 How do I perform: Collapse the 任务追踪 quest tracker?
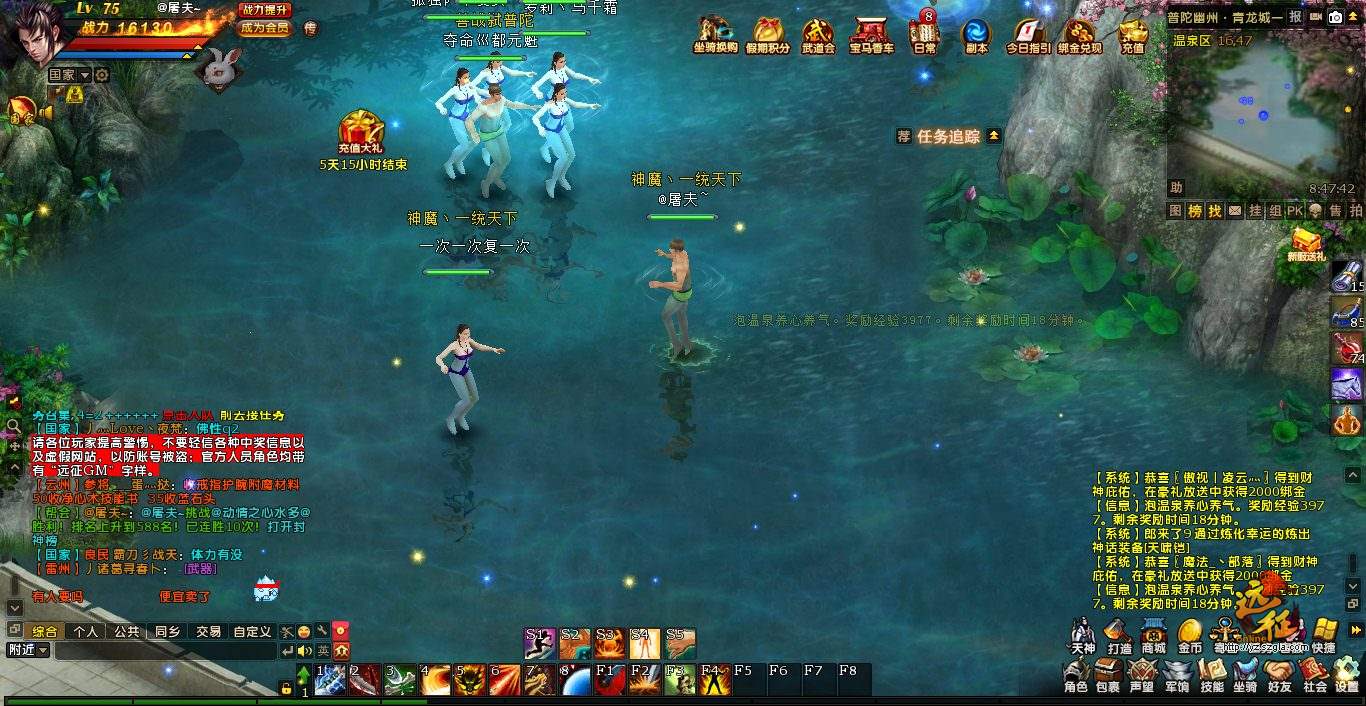pos(993,136)
